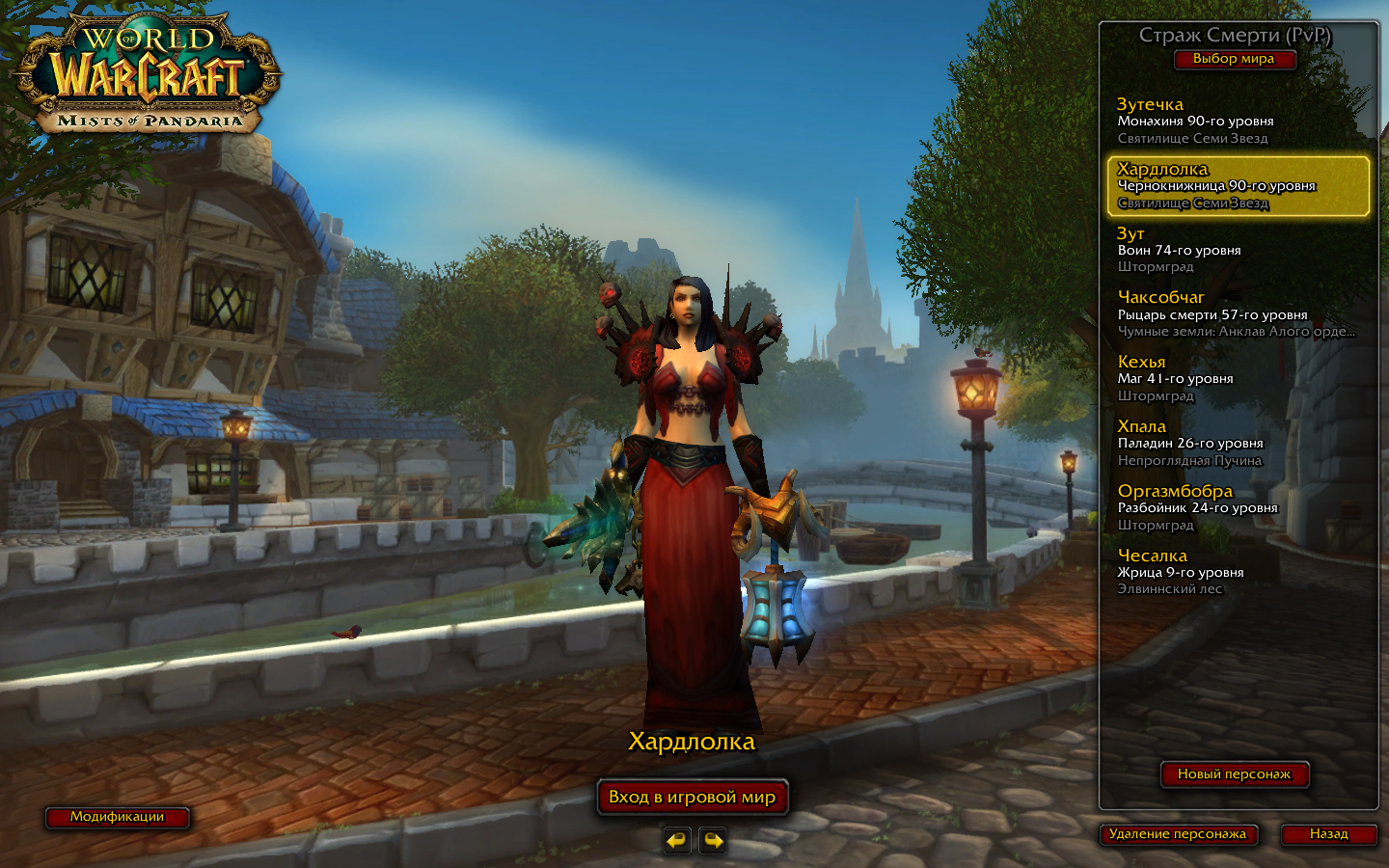Select the mage character Кехья
The height and width of the screenshot is (868, 1389).
click(x=1238, y=379)
